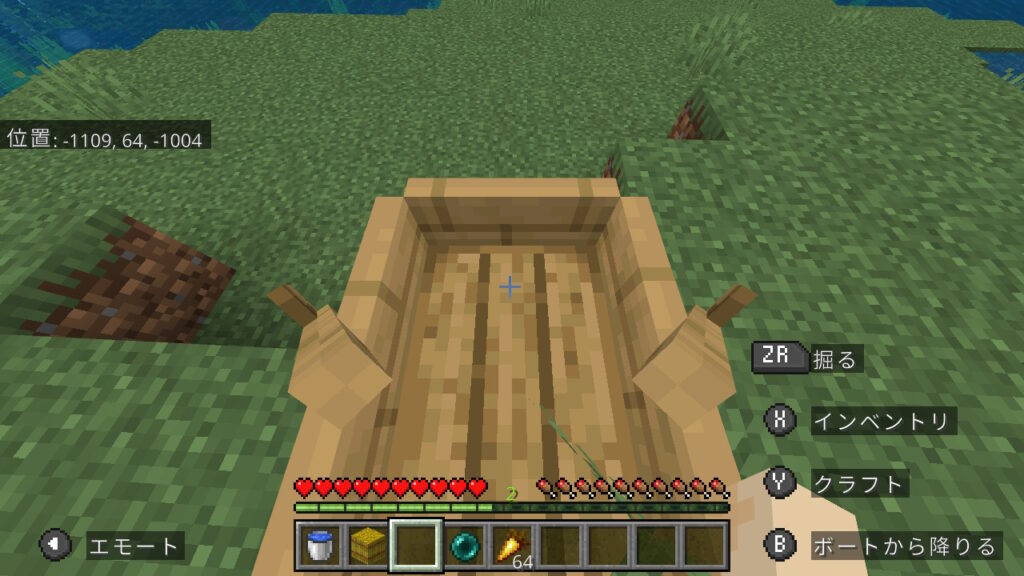Select the water bucket hotbar slot
This screenshot has width=1024, height=576.
coord(319,545)
